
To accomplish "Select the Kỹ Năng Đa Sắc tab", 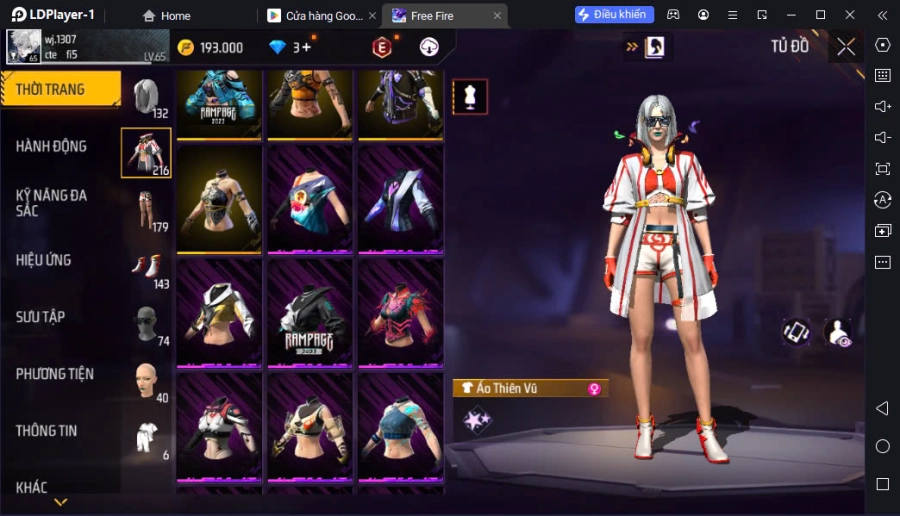I will click(x=52, y=203).
